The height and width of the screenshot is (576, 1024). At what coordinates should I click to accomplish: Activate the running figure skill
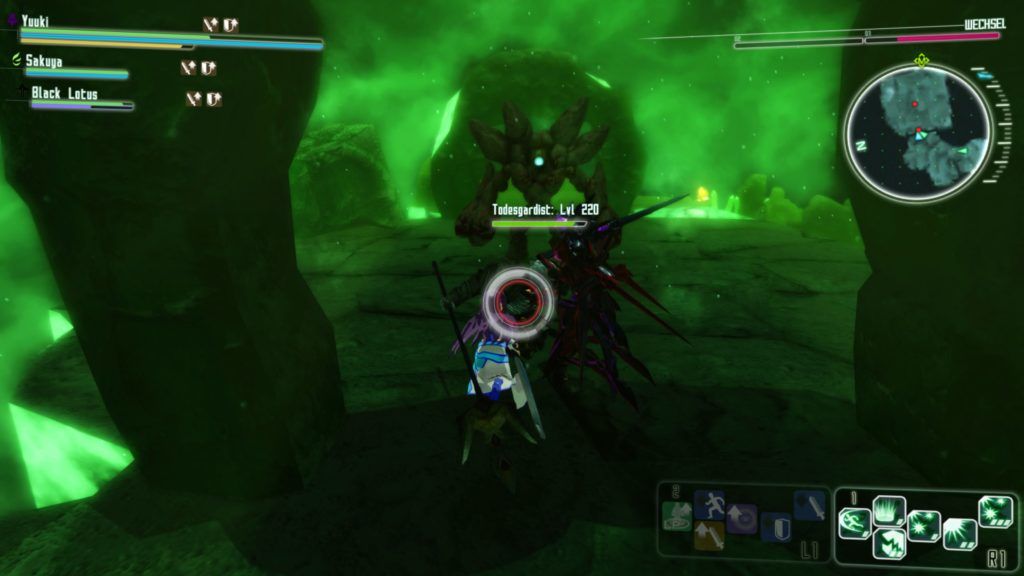[x=709, y=503]
